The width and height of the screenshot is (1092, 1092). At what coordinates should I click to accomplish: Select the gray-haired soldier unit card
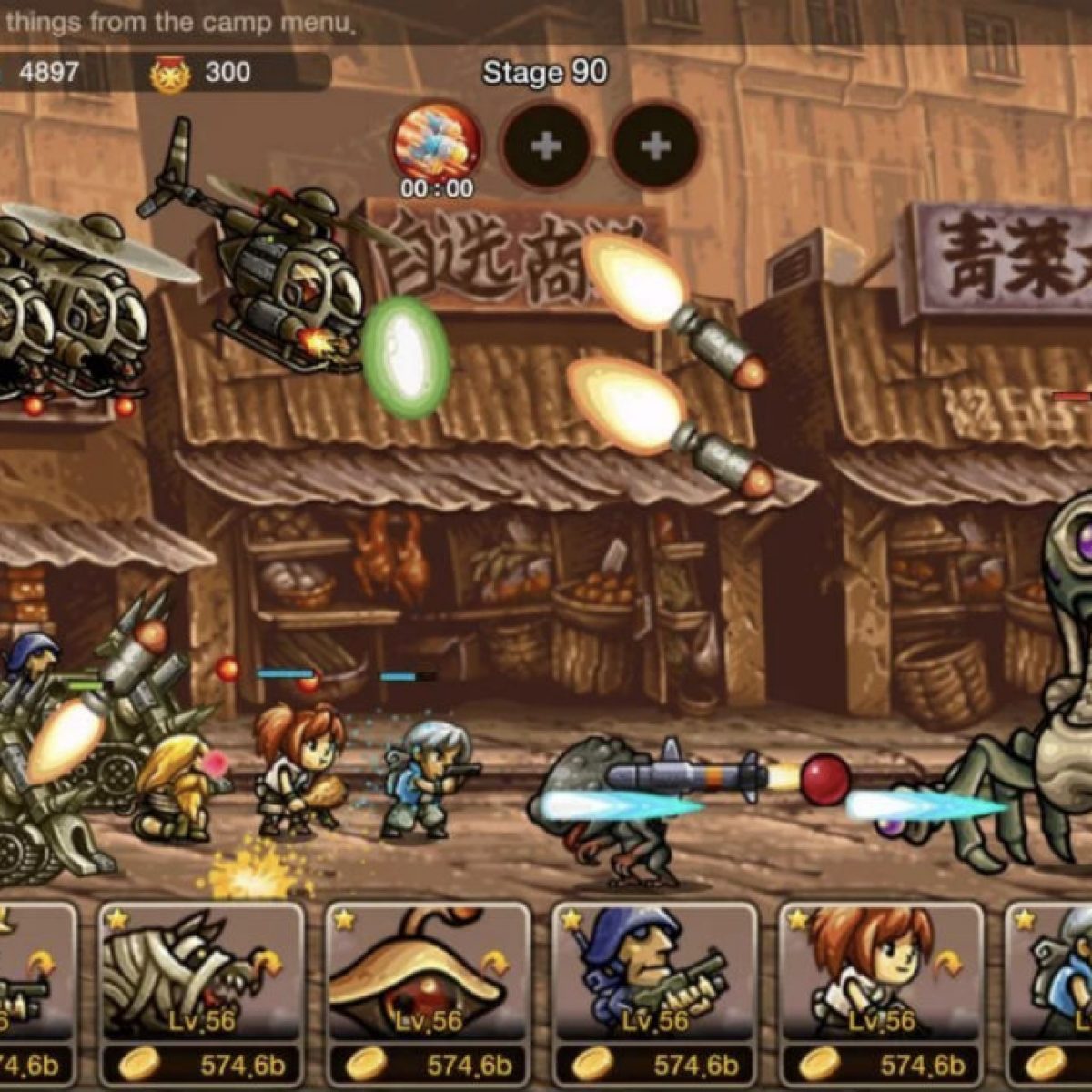[1056, 974]
